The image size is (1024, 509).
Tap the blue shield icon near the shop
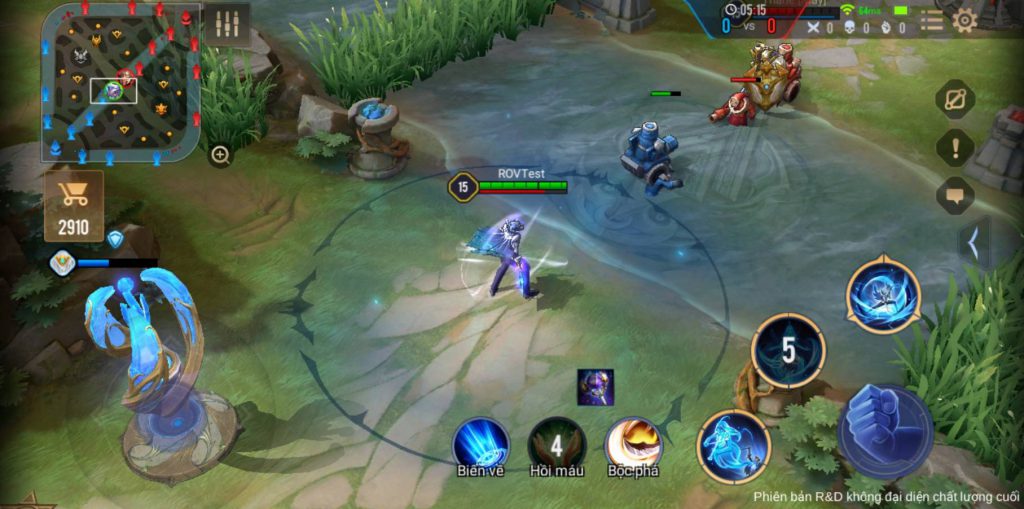click(116, 239)
